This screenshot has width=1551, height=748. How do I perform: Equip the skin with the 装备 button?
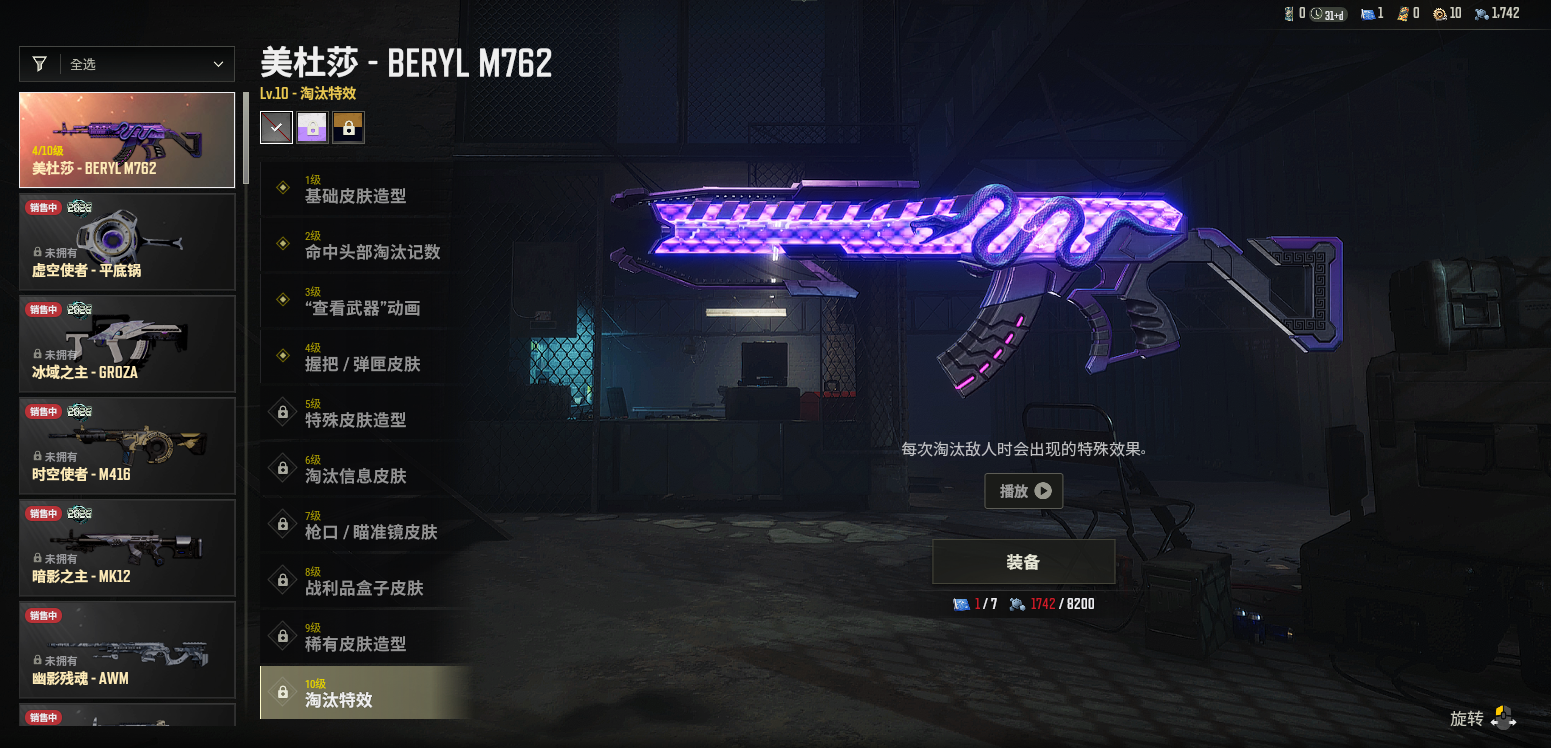(x=1023, y=562)
